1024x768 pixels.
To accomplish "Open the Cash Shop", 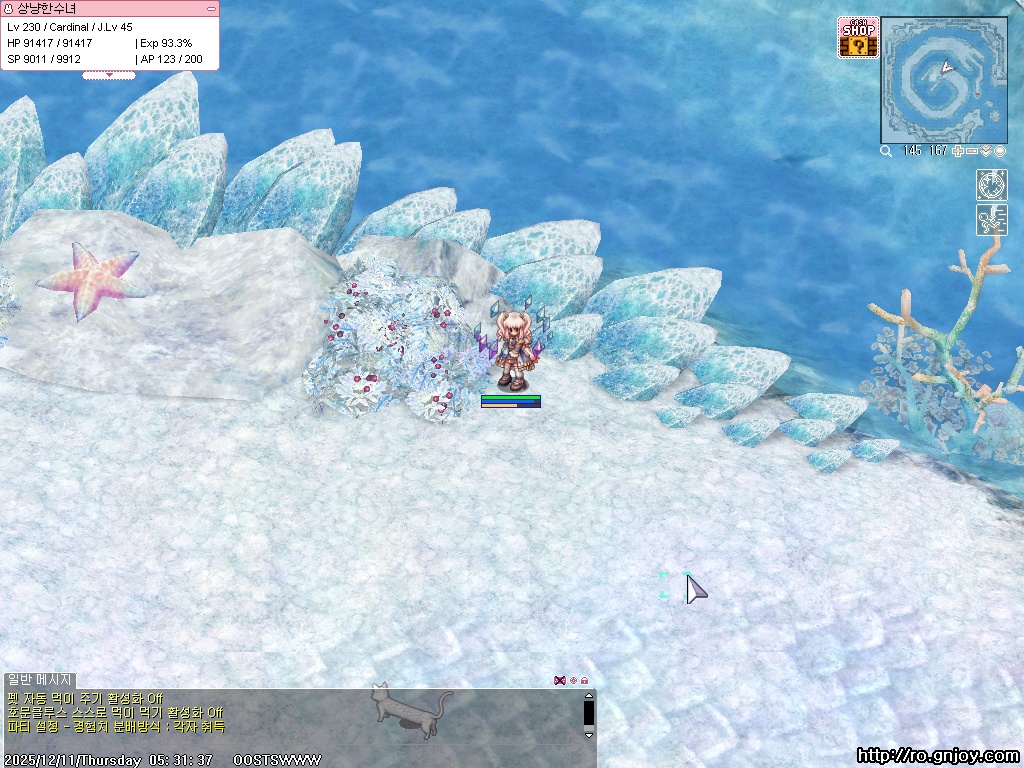I will pyautogui.click(x=858, y=37).
